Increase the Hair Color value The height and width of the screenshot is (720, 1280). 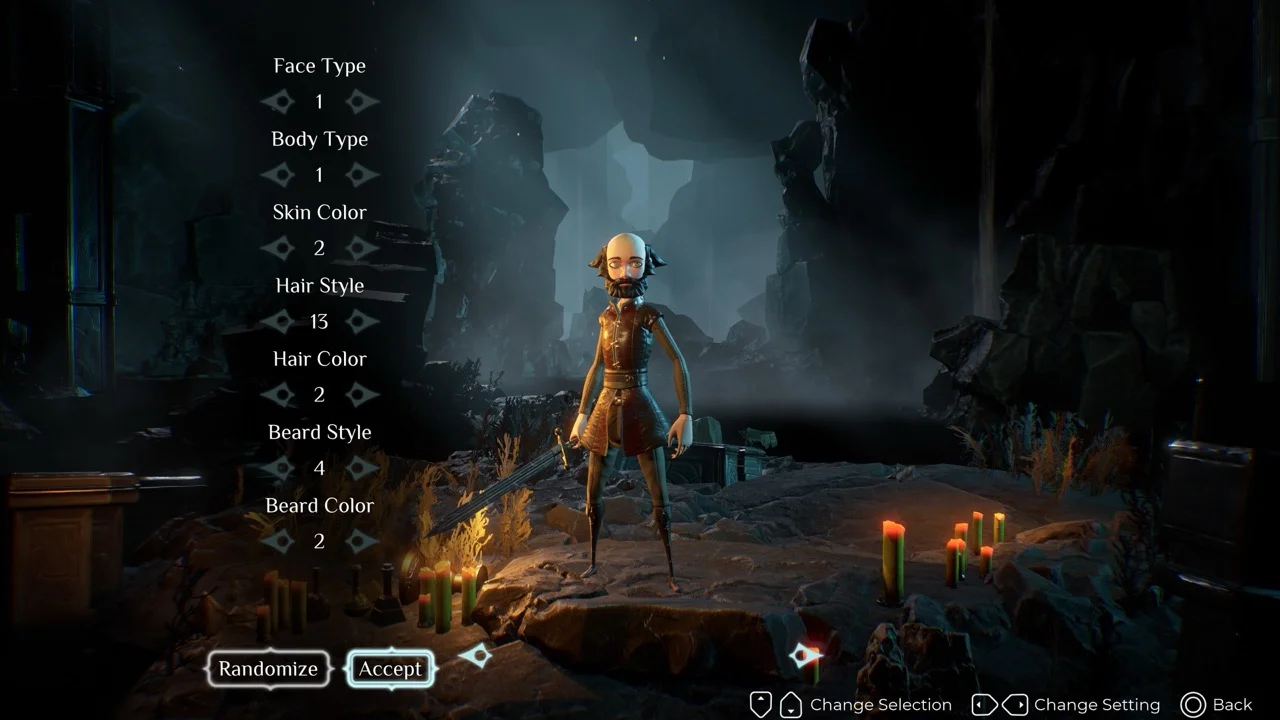click(x=362, y=395)
